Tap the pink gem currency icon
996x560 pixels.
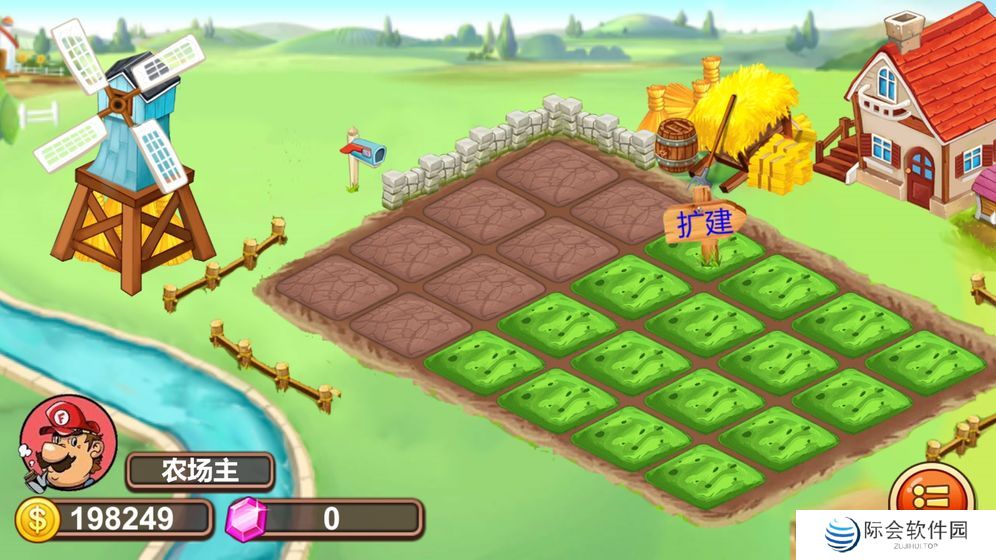pos(248,519)
